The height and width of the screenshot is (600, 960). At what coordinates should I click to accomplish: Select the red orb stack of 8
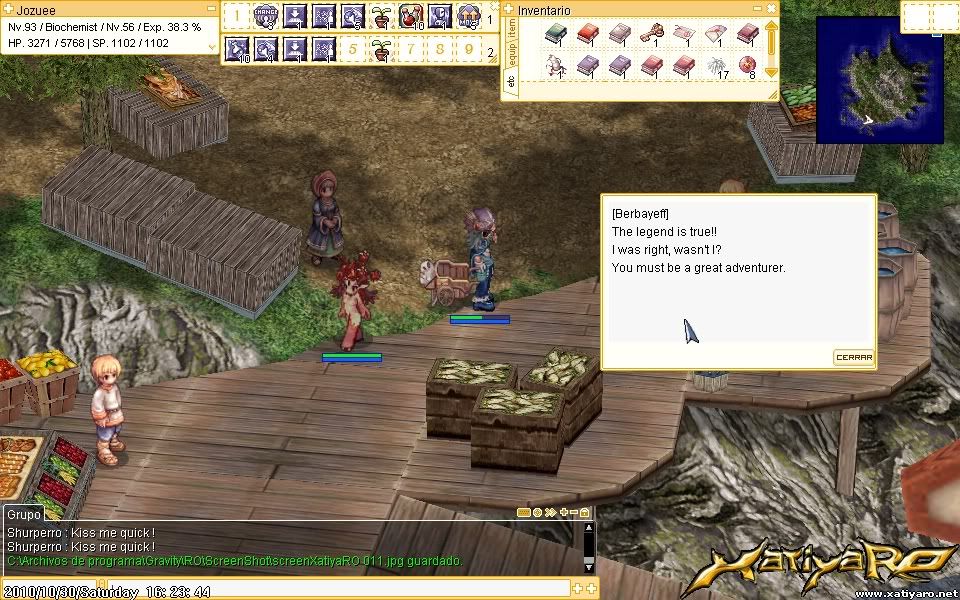pyautogui.click(x=748, y=67)
